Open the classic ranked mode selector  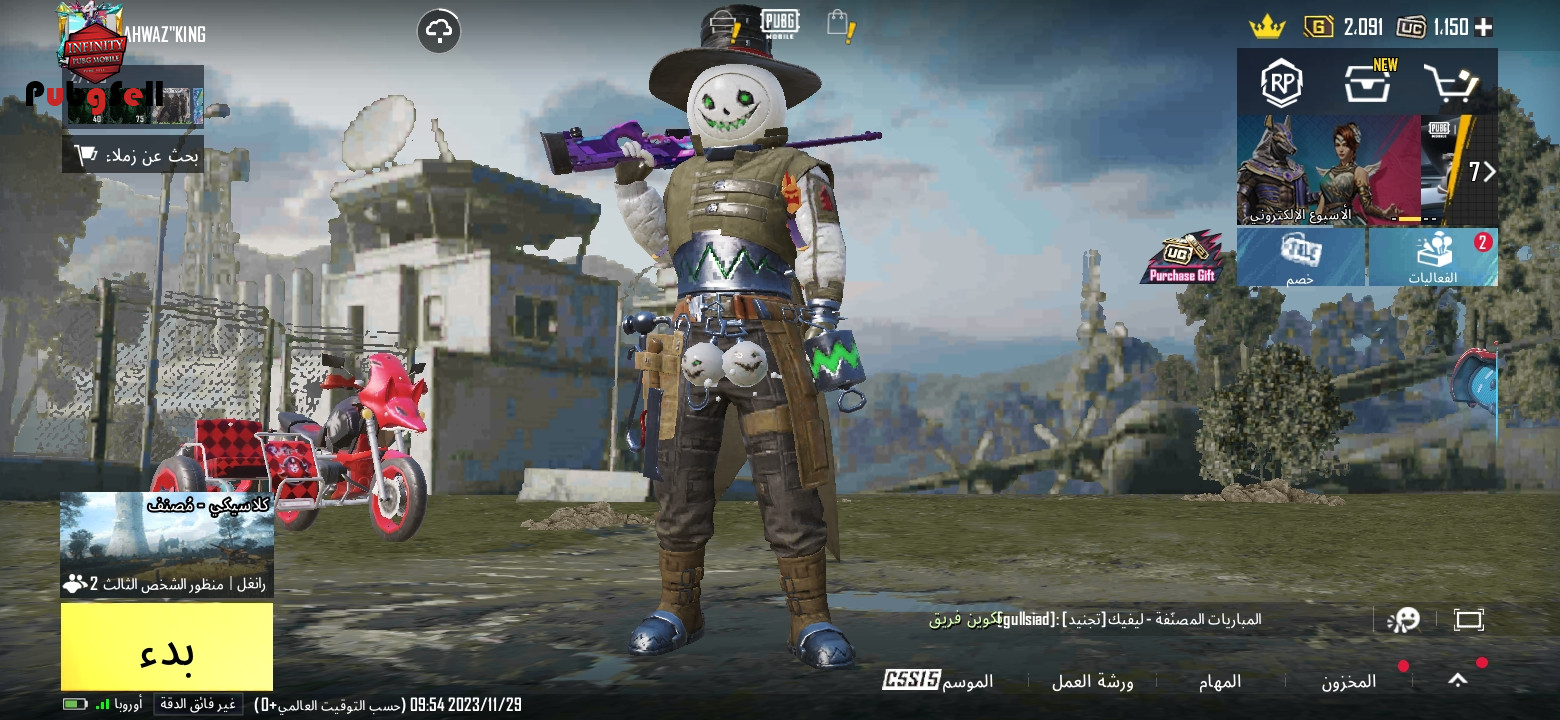167,544
